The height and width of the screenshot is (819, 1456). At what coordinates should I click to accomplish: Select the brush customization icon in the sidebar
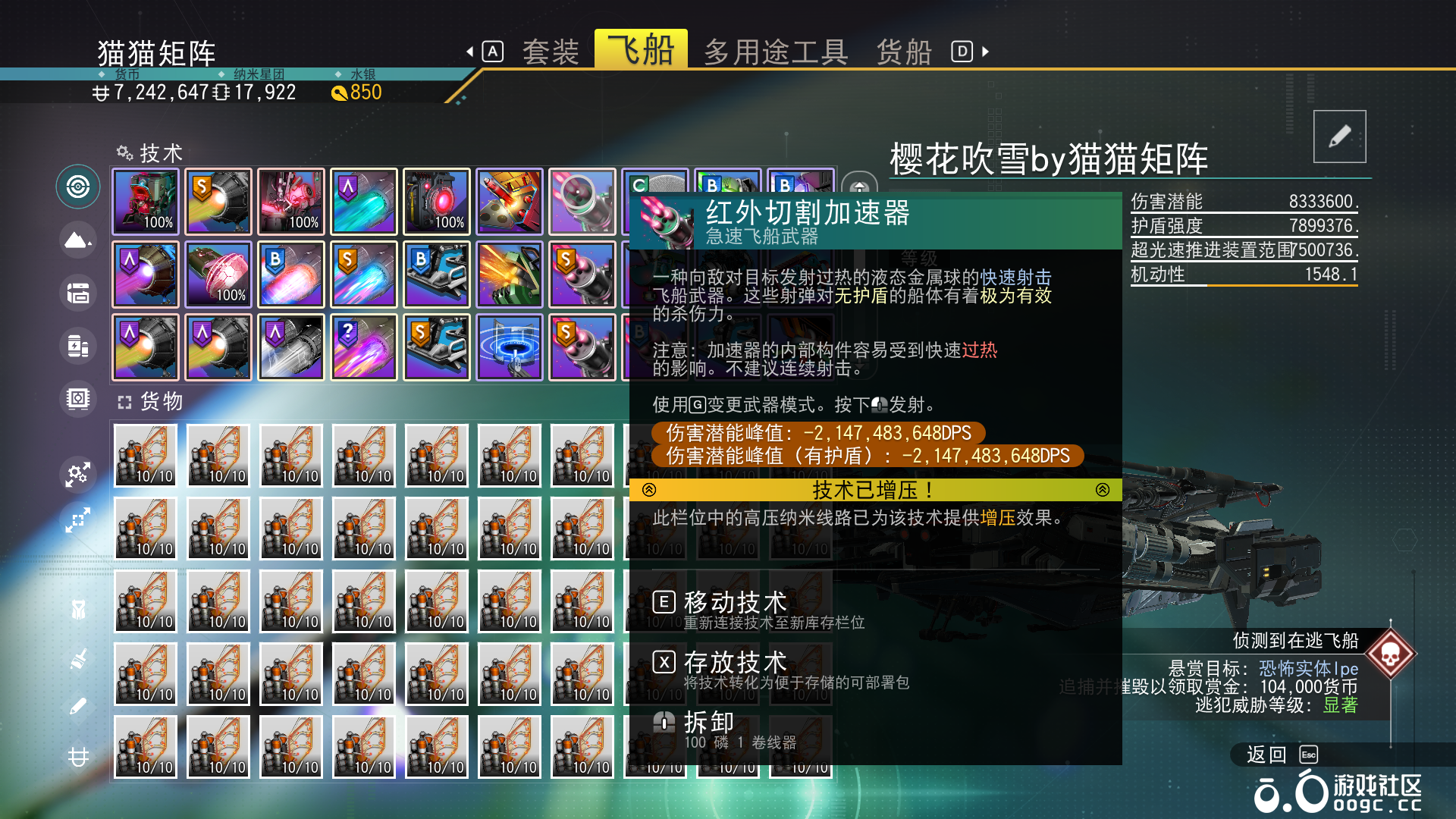pyautogui.click(x=77, y=661)
